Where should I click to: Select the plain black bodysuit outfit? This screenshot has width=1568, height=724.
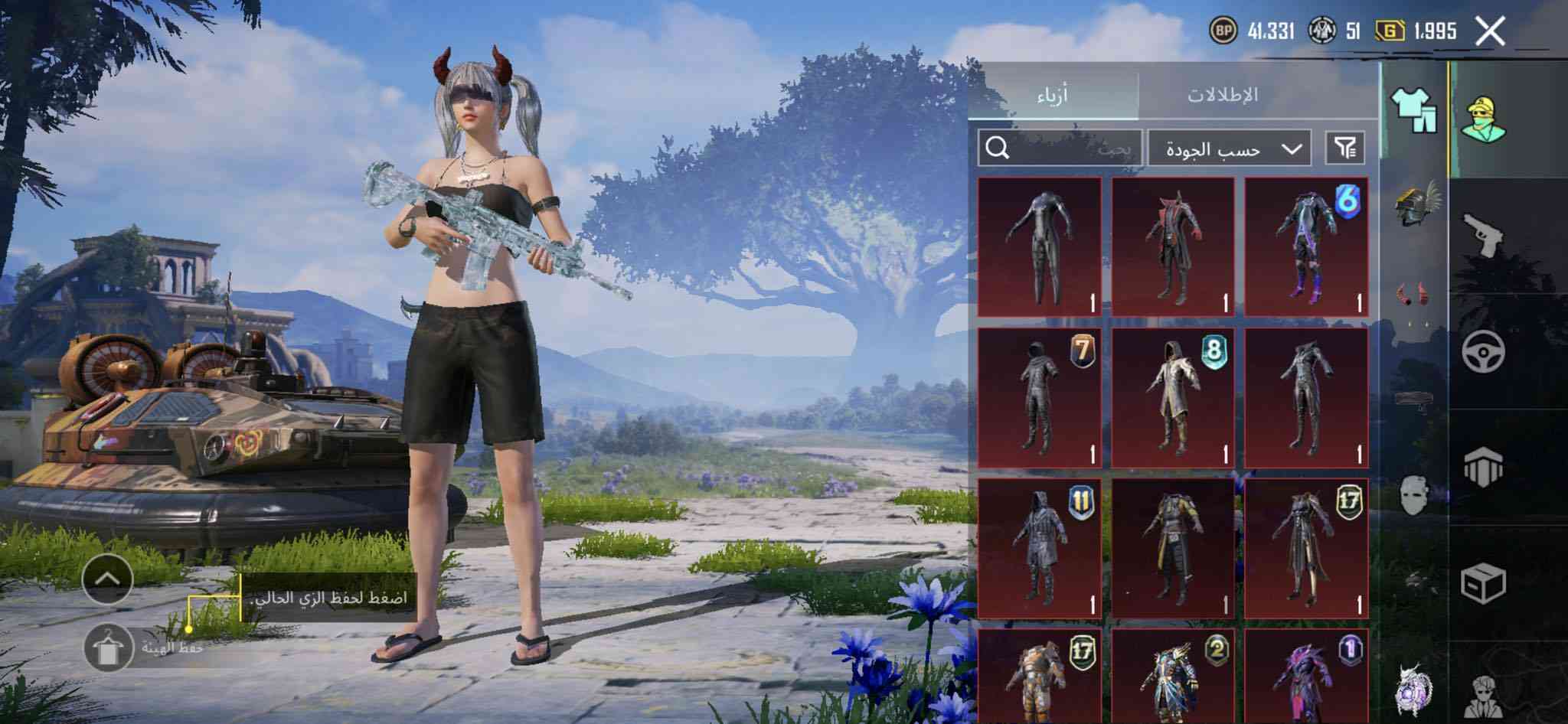(1040, 247)
